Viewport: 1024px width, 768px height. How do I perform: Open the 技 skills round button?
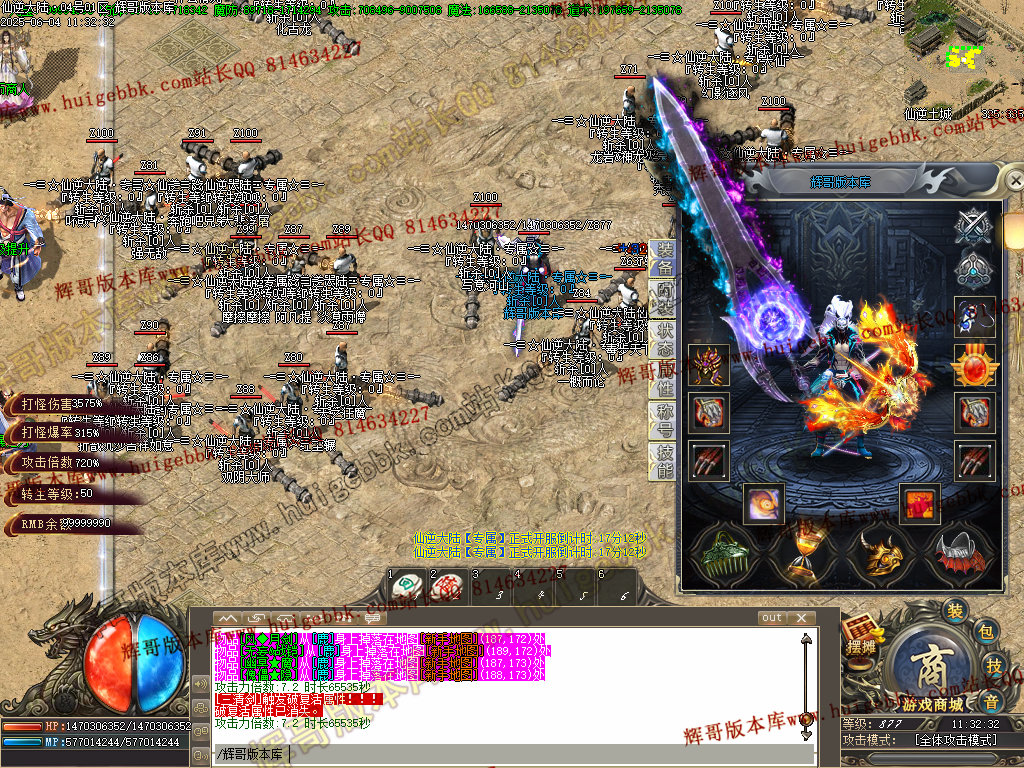[994, 666]
